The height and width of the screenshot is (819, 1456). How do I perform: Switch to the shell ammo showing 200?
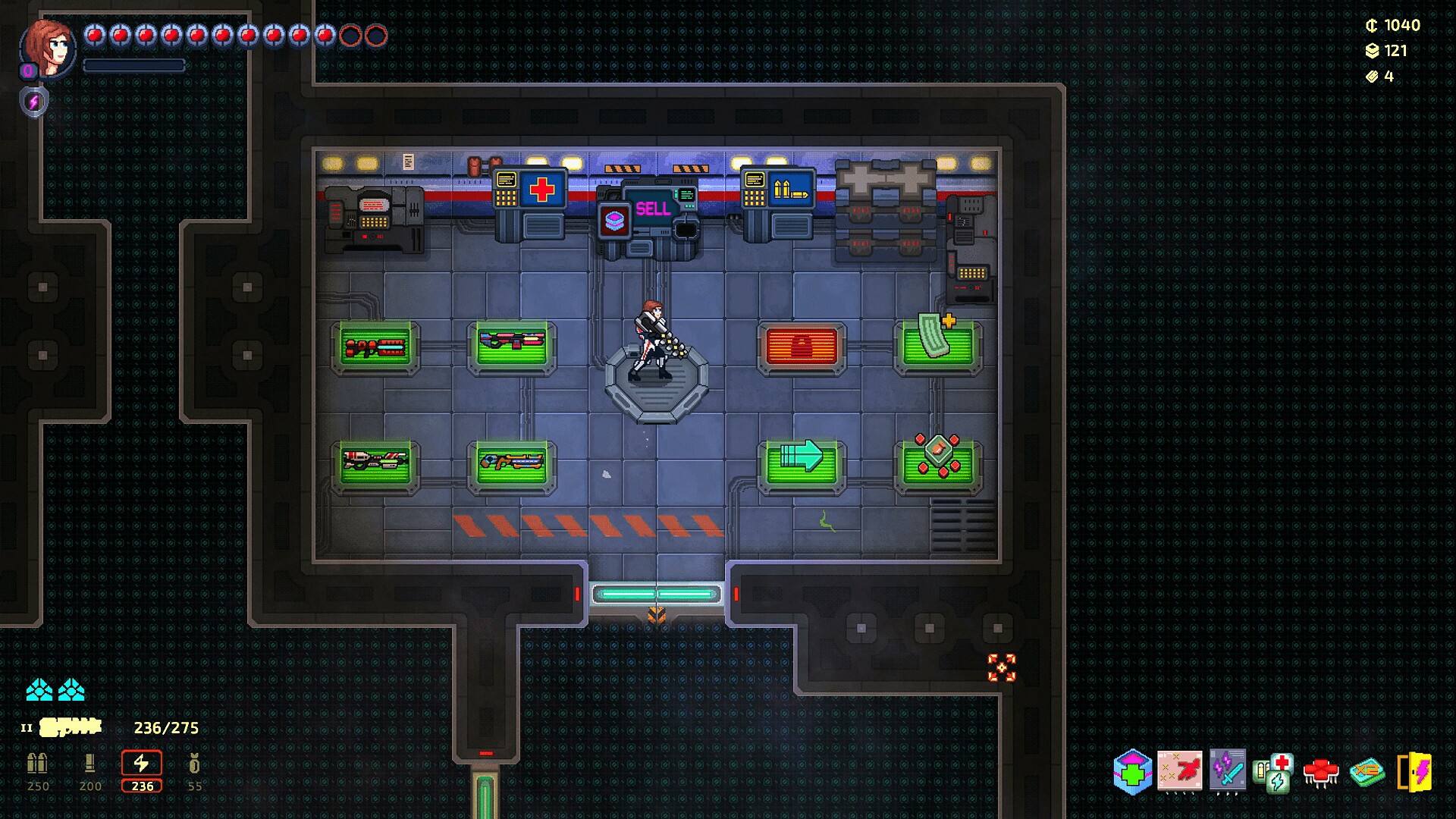pos(89,764)
